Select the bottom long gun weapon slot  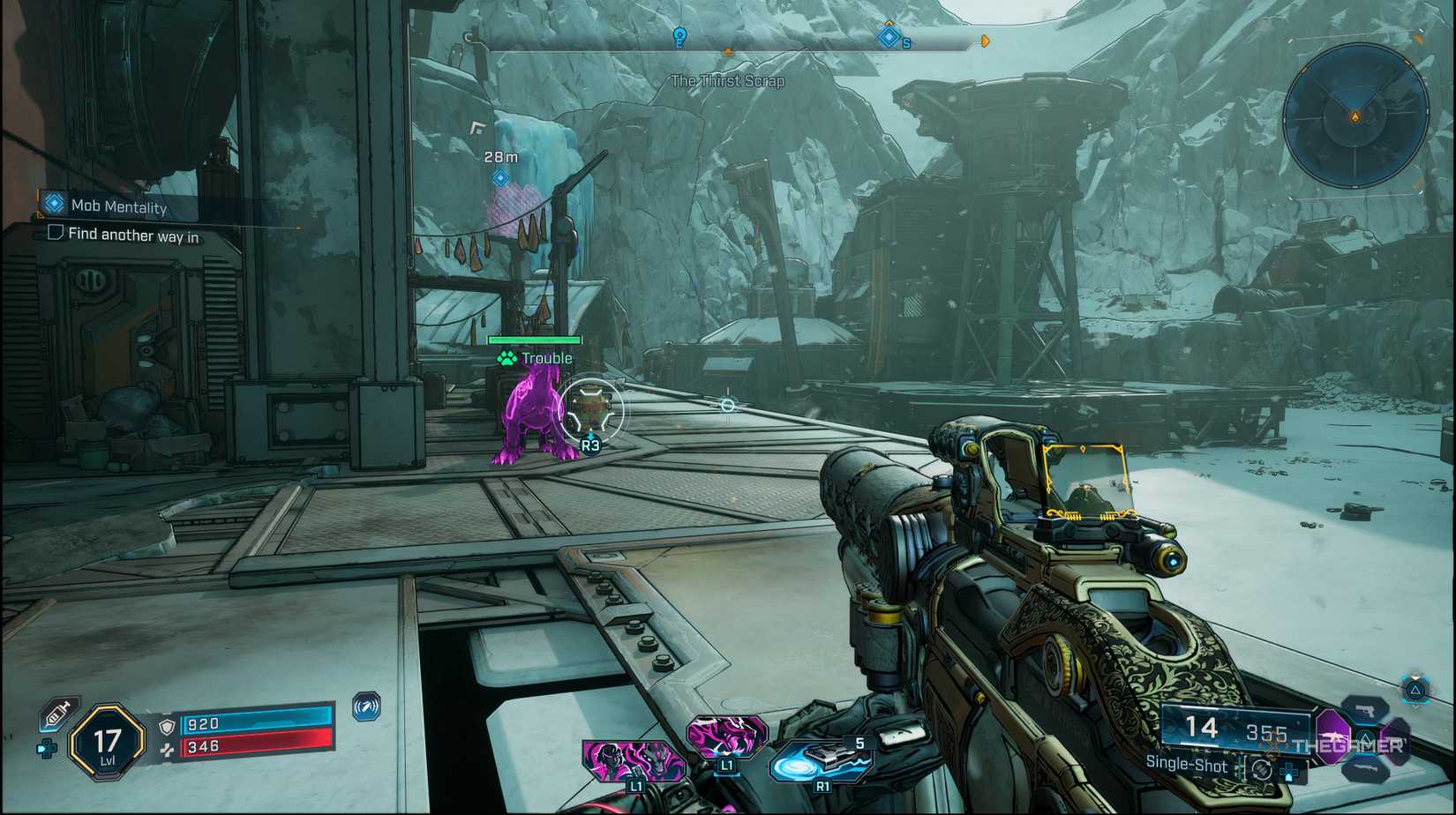(x=1365, y=769)
